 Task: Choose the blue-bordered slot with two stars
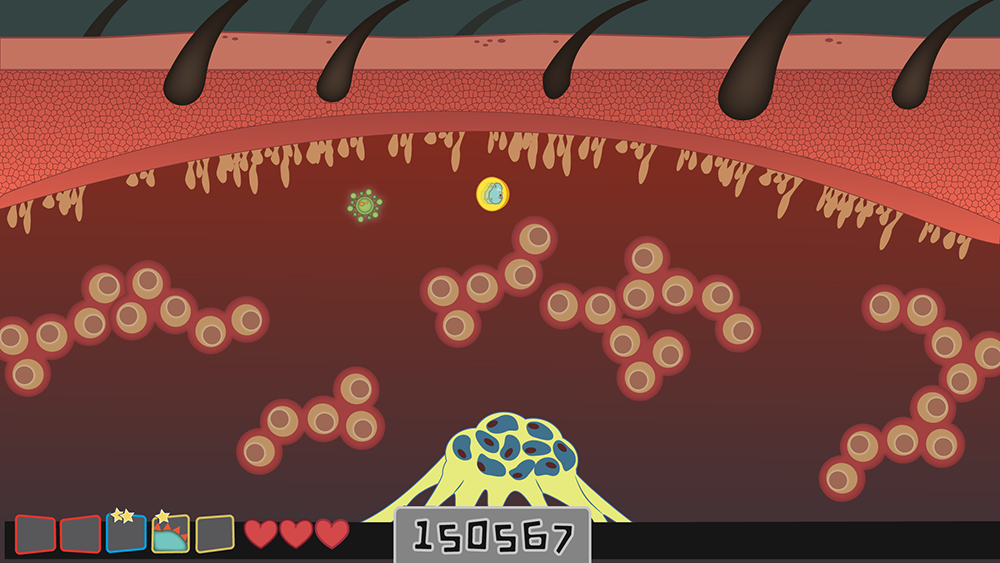(x=126, y=533)
